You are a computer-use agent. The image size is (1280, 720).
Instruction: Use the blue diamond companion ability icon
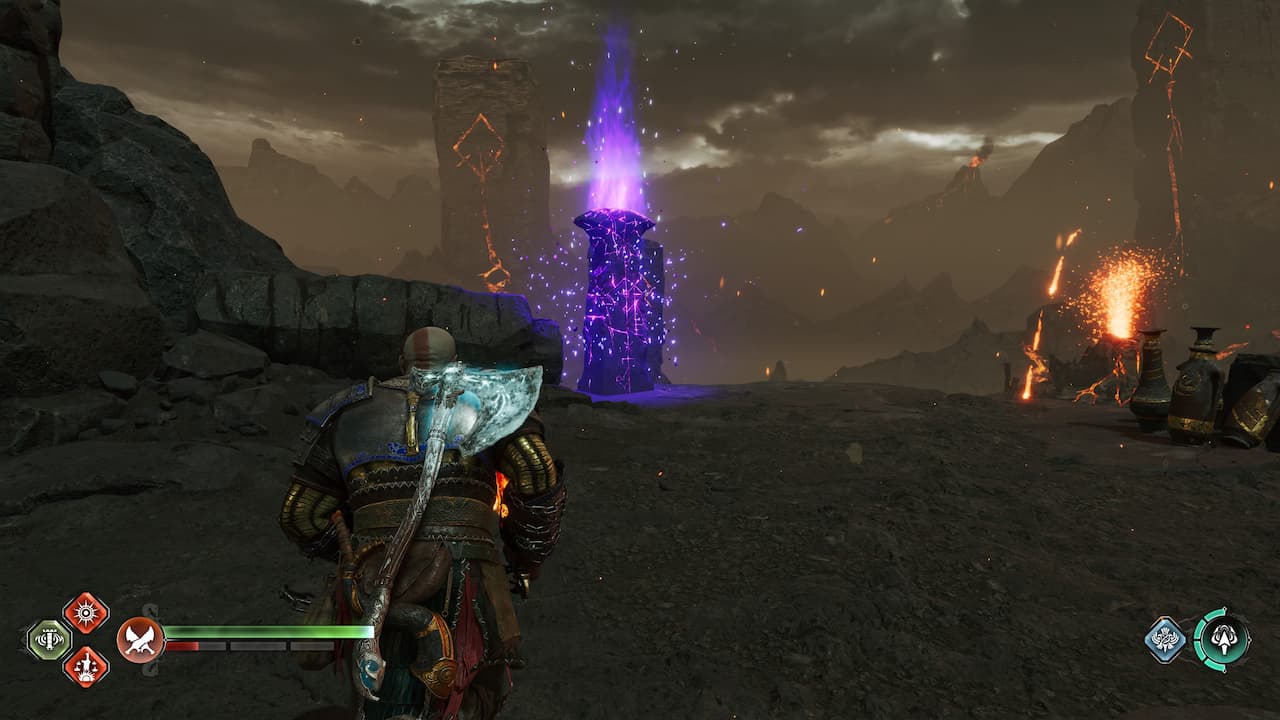(x=1165, y=640)
